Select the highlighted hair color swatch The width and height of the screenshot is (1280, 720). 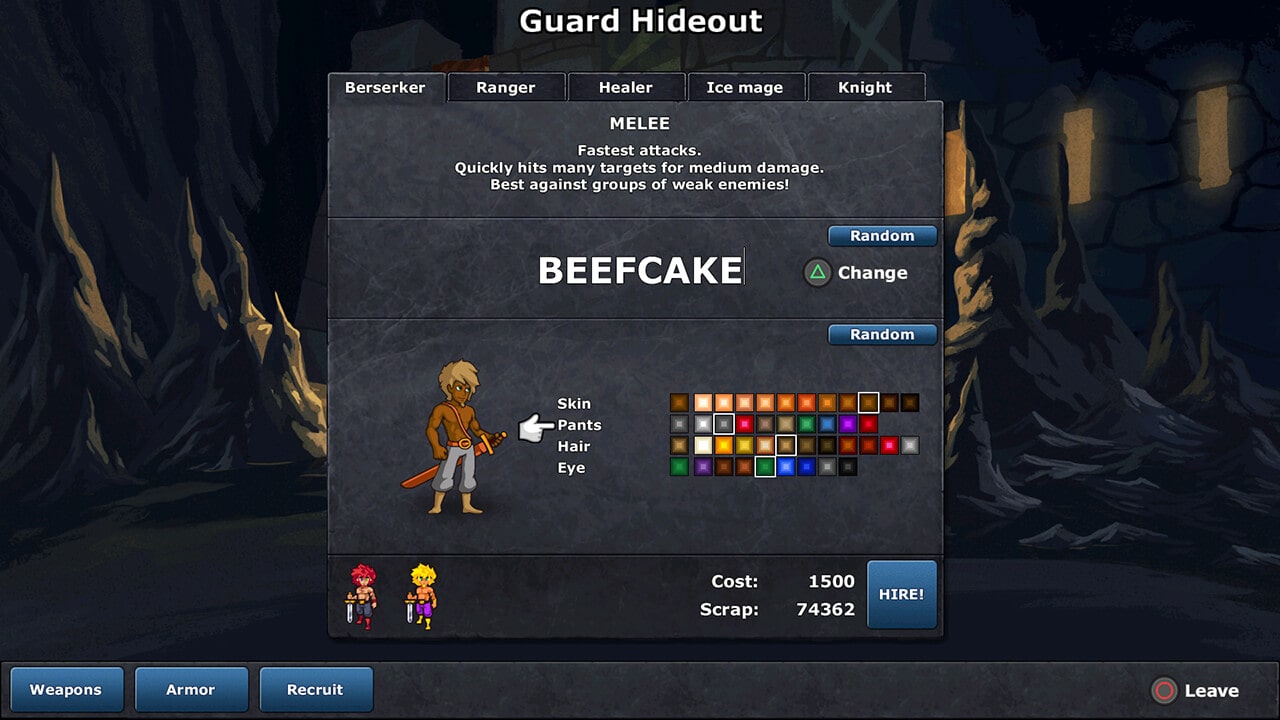click(786, 444)
